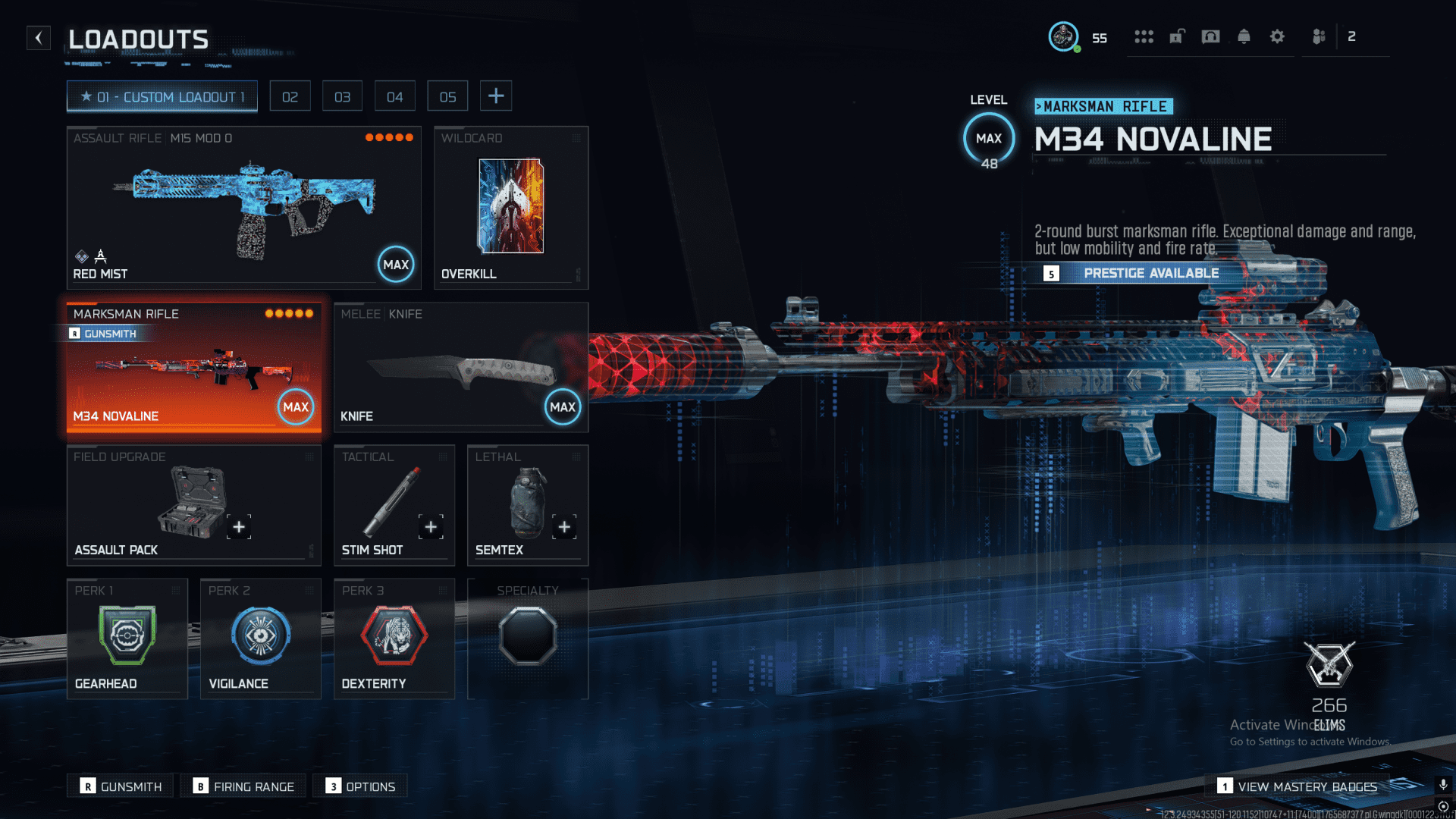This screenshot has height=819, width=1456.
Task: Open the settings gear icon
Action: pos(1277,36)
